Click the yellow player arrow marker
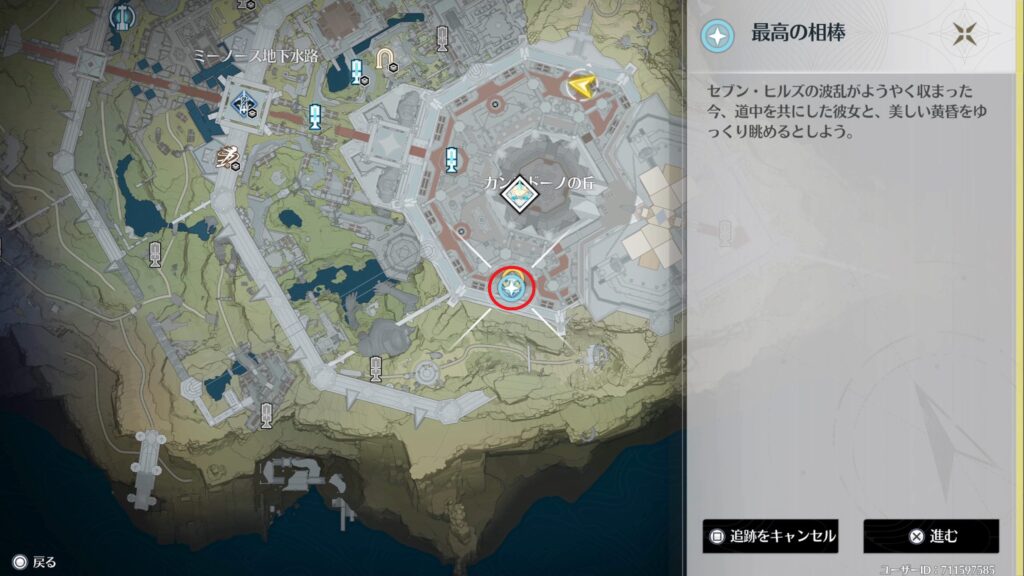 [579, 87]
